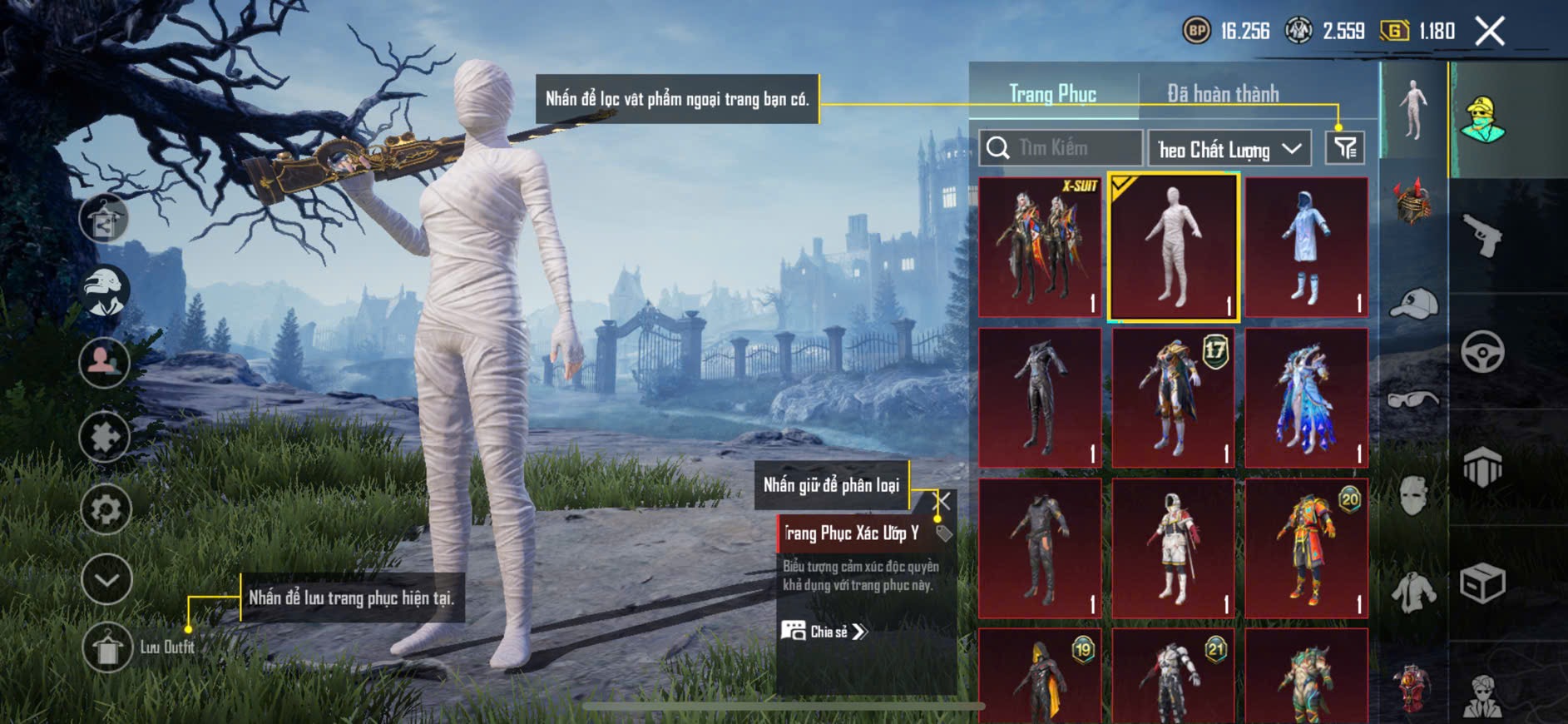Switch to the Trang Phục tab
The image size is (1568, 724).
point(1052,94)
